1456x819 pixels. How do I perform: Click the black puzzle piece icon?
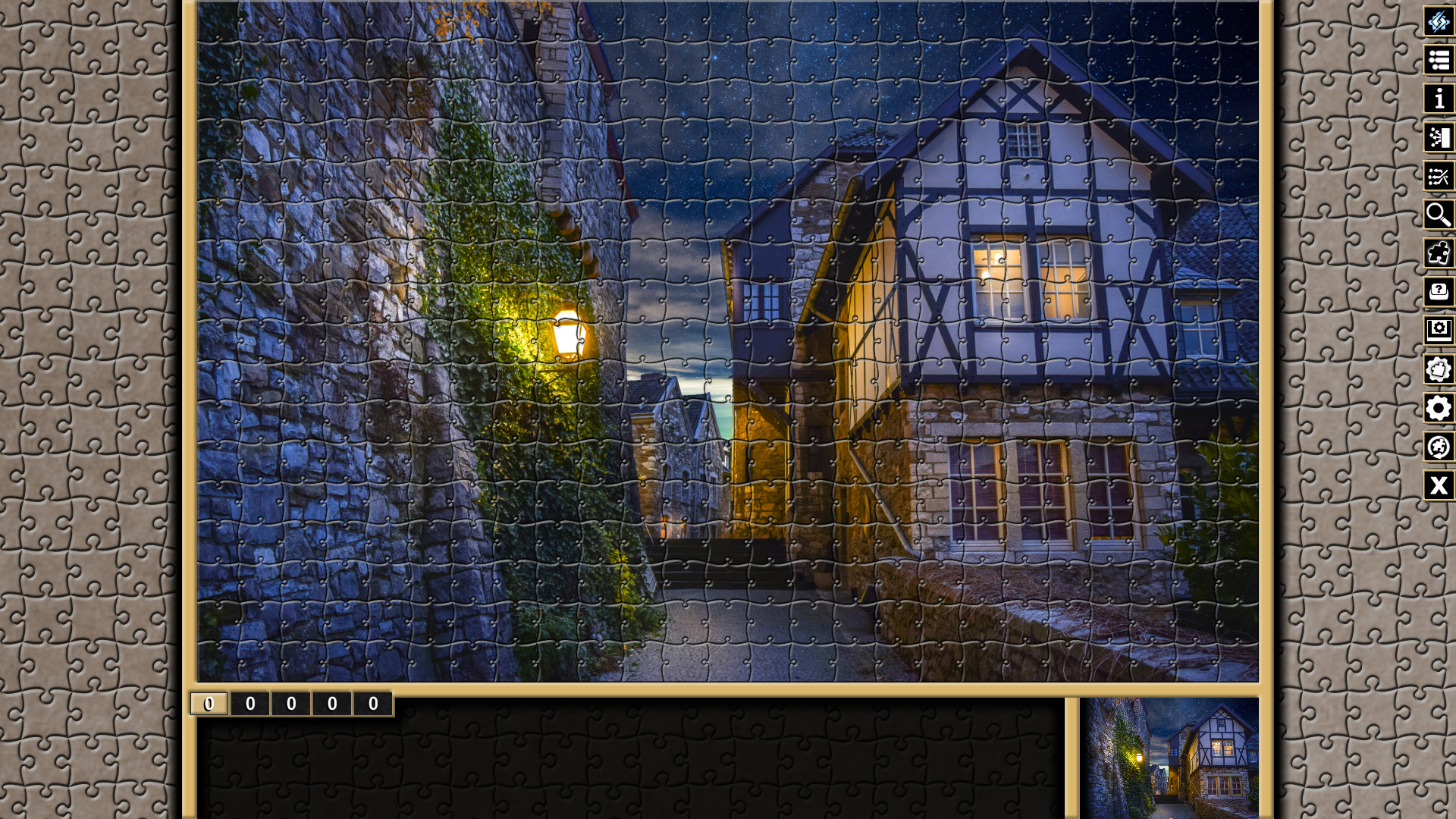[1439, 253]
